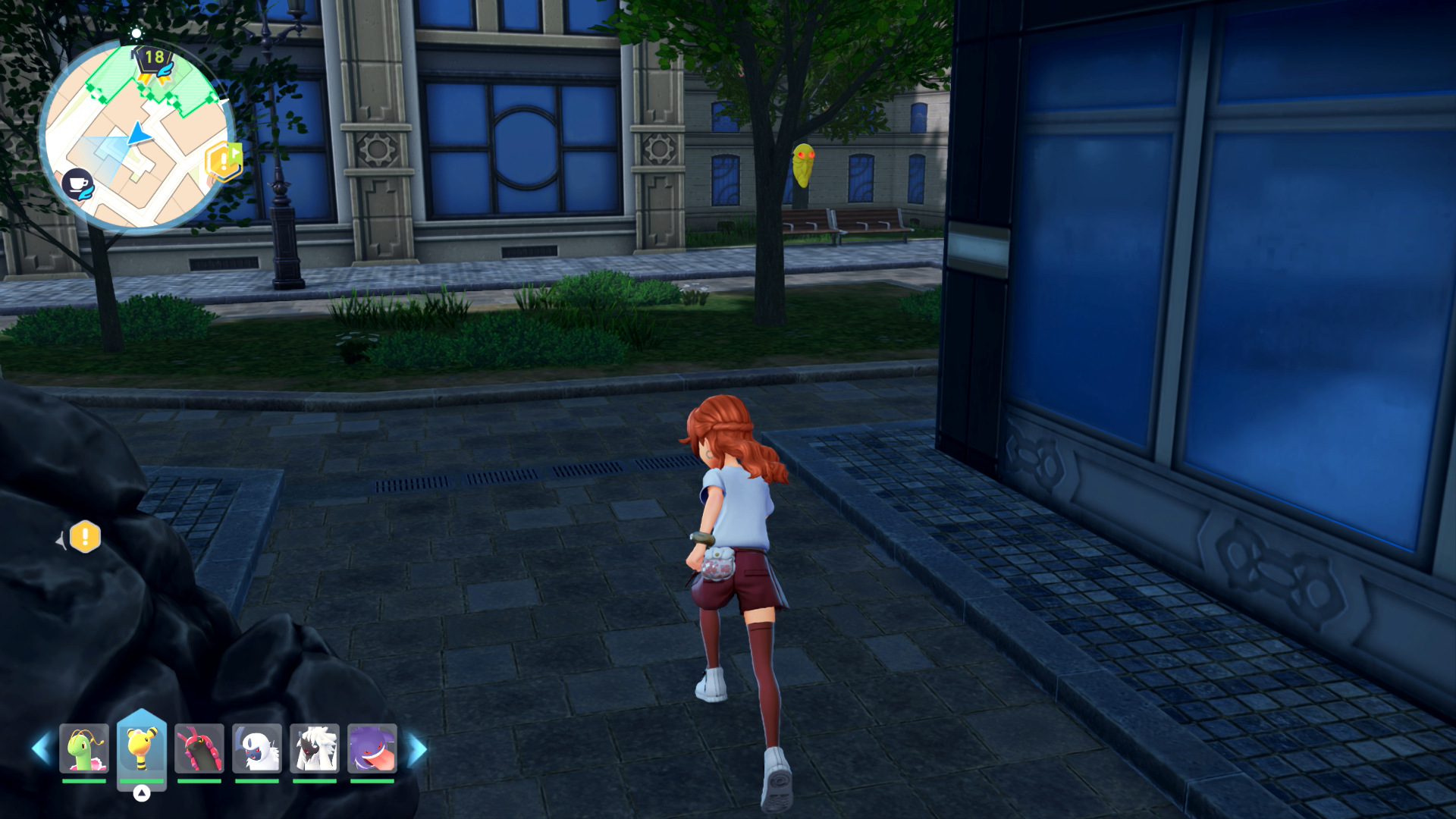Switch to Scolipede in the party bar
1456x819 pixels.
(199, 749)
